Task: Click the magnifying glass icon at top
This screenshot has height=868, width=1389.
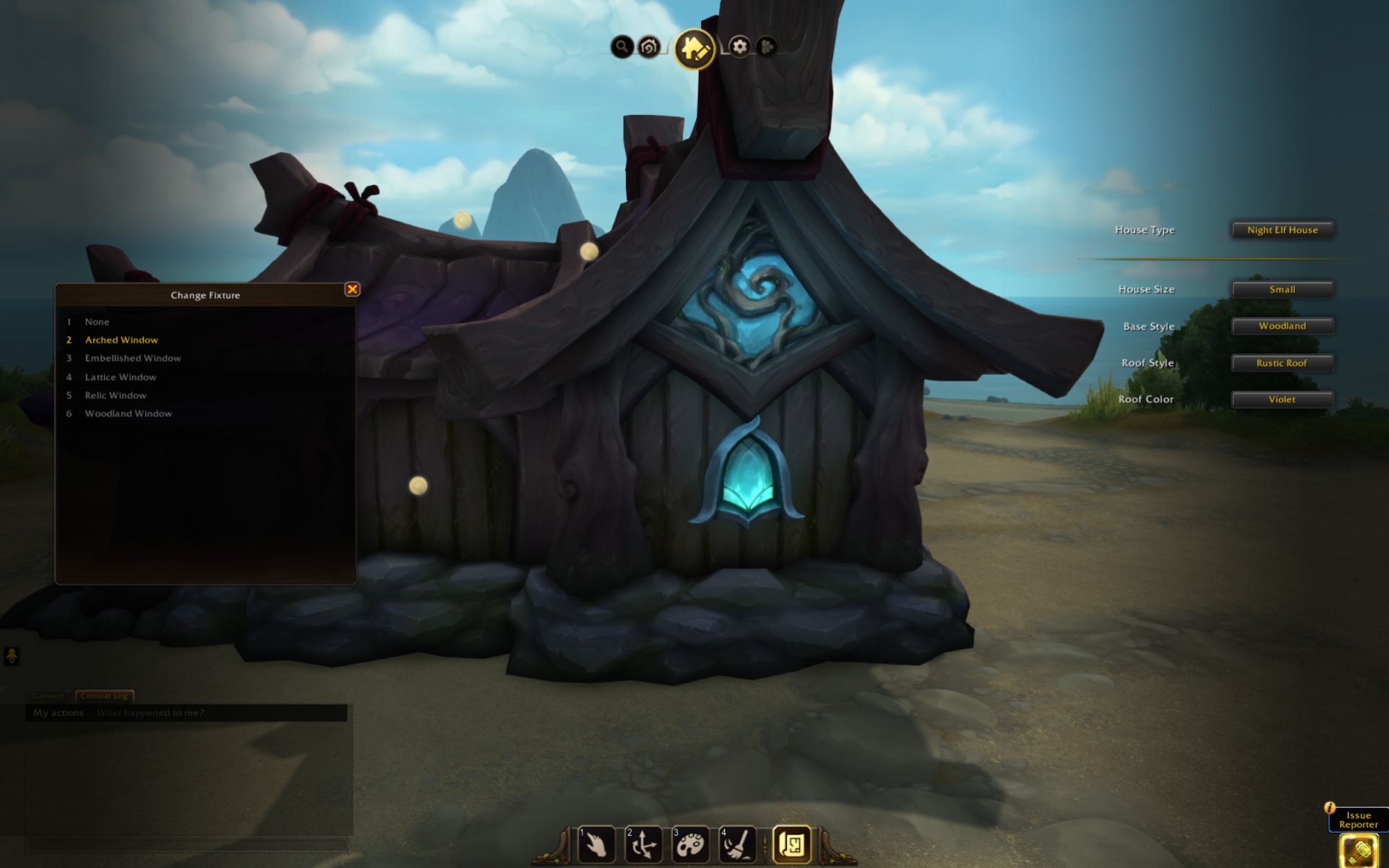Action: [x=622, y=47]
